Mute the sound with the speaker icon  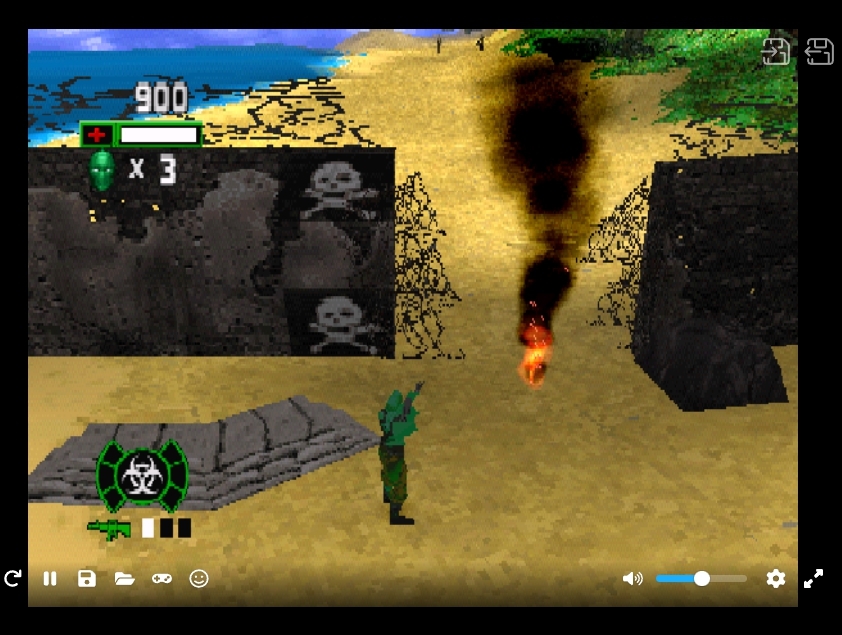point(632,578)
